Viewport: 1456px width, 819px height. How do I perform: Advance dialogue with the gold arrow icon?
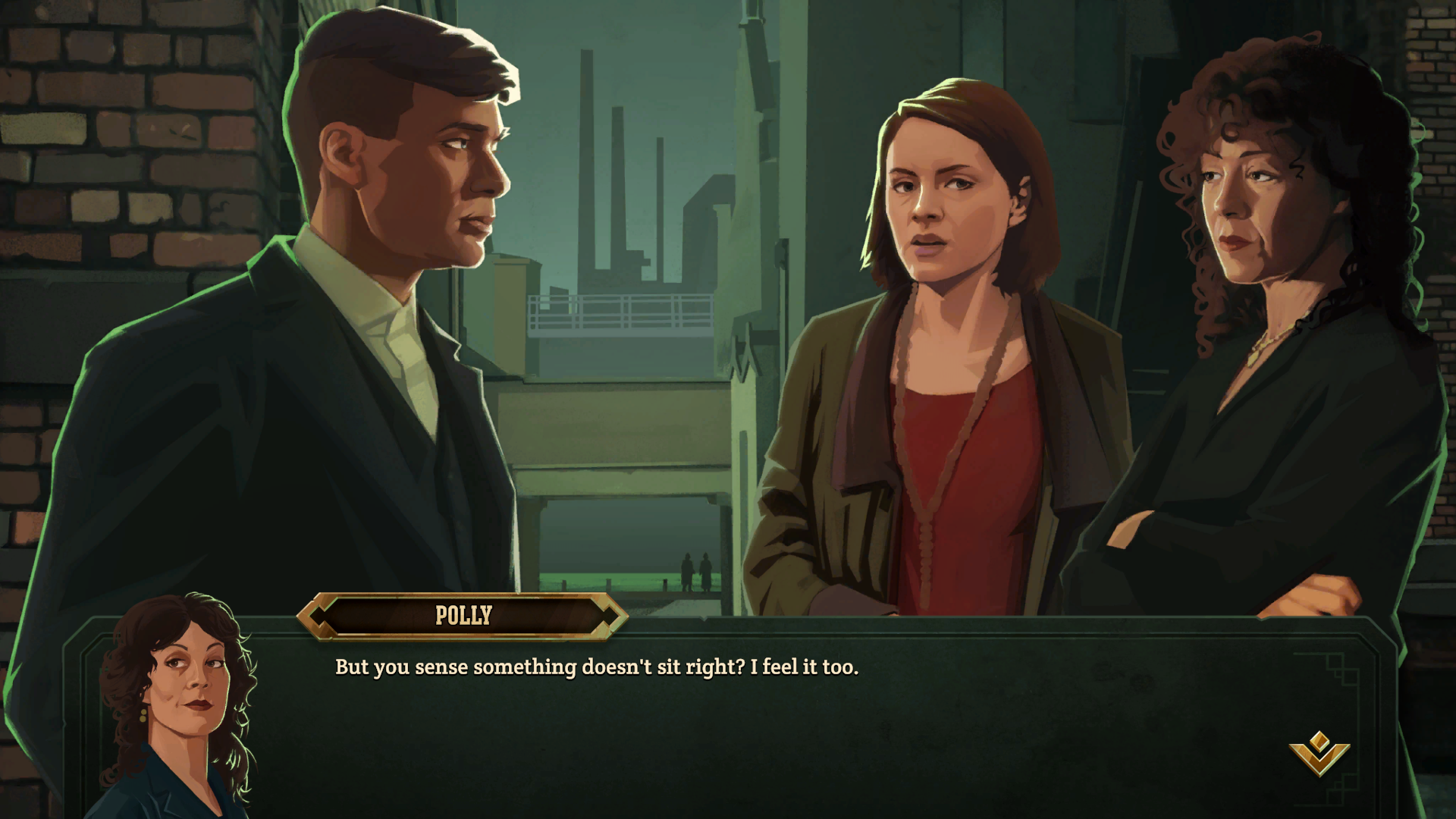pyautogui.click(x=1319, y=752)
